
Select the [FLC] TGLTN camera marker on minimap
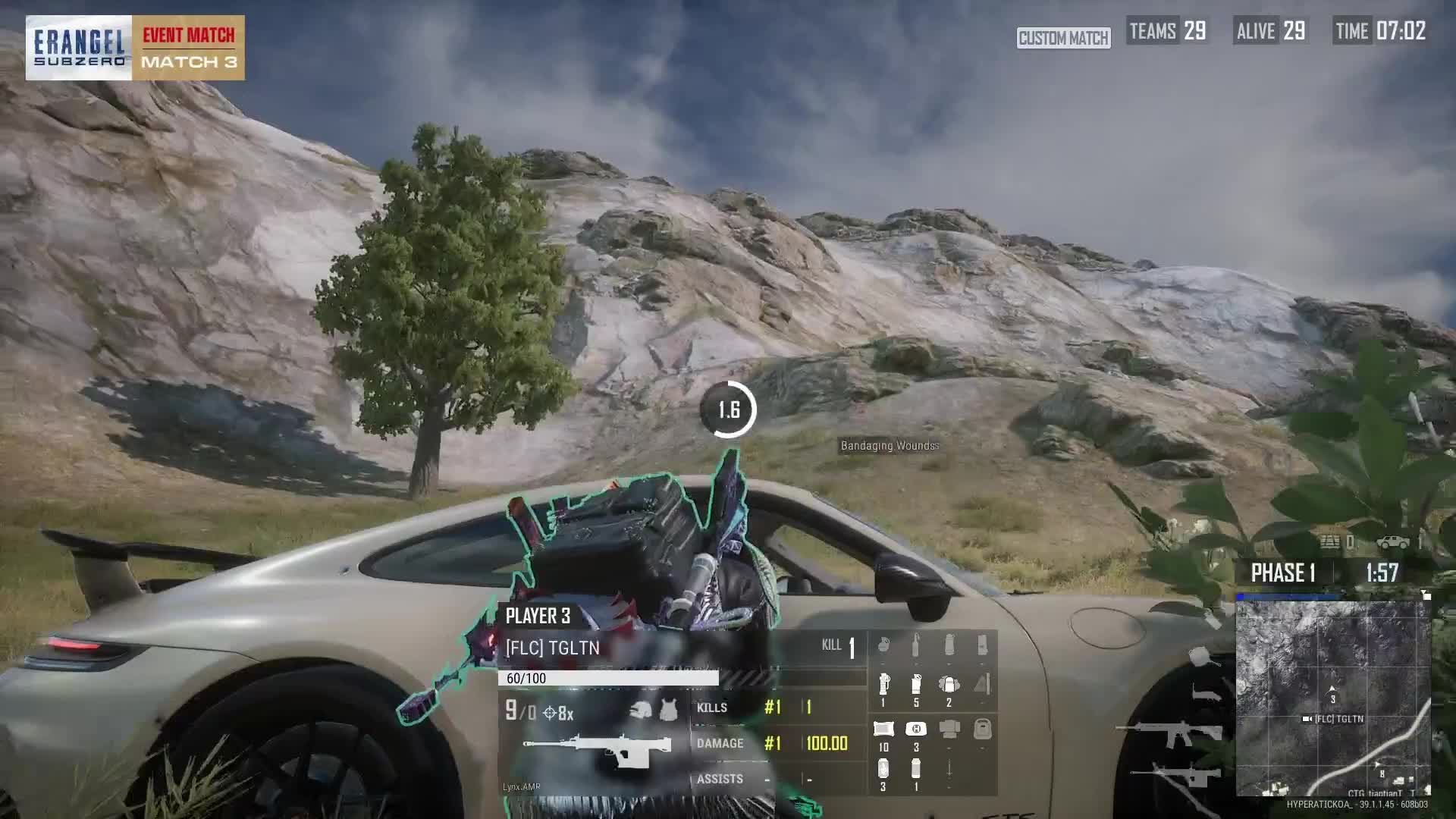click(1307, 719)
